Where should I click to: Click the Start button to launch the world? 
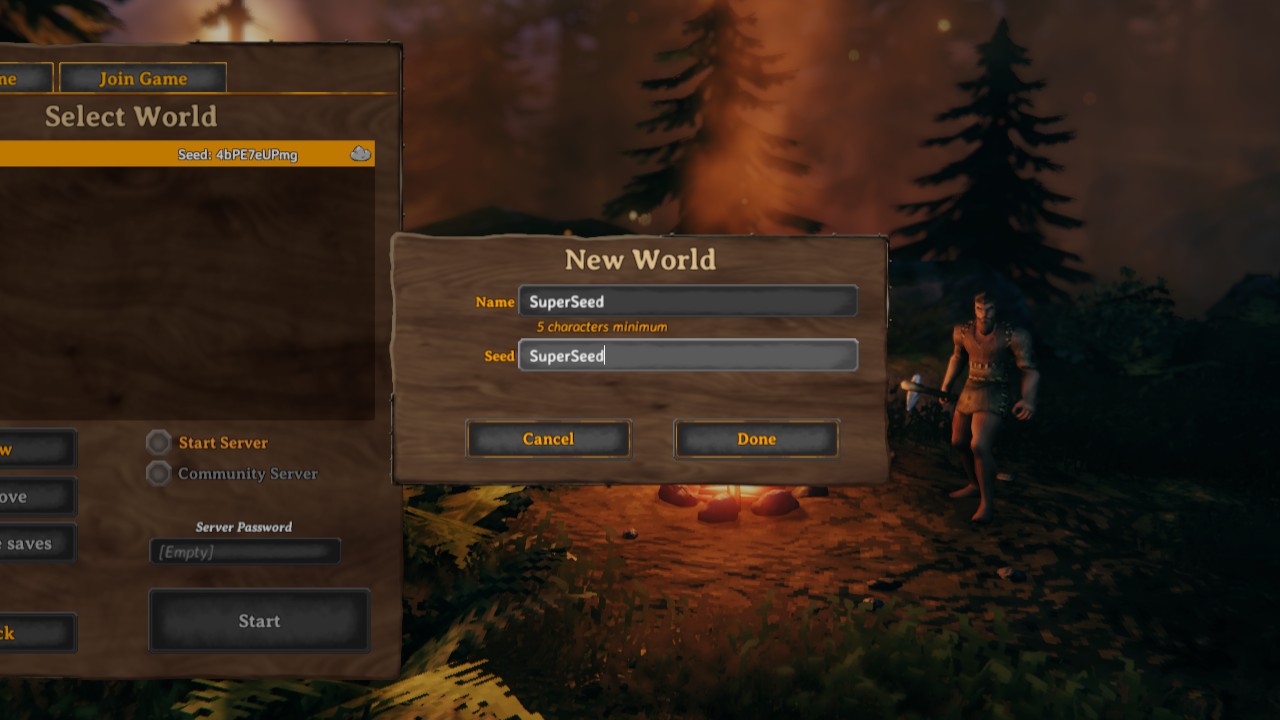[258, 621]
